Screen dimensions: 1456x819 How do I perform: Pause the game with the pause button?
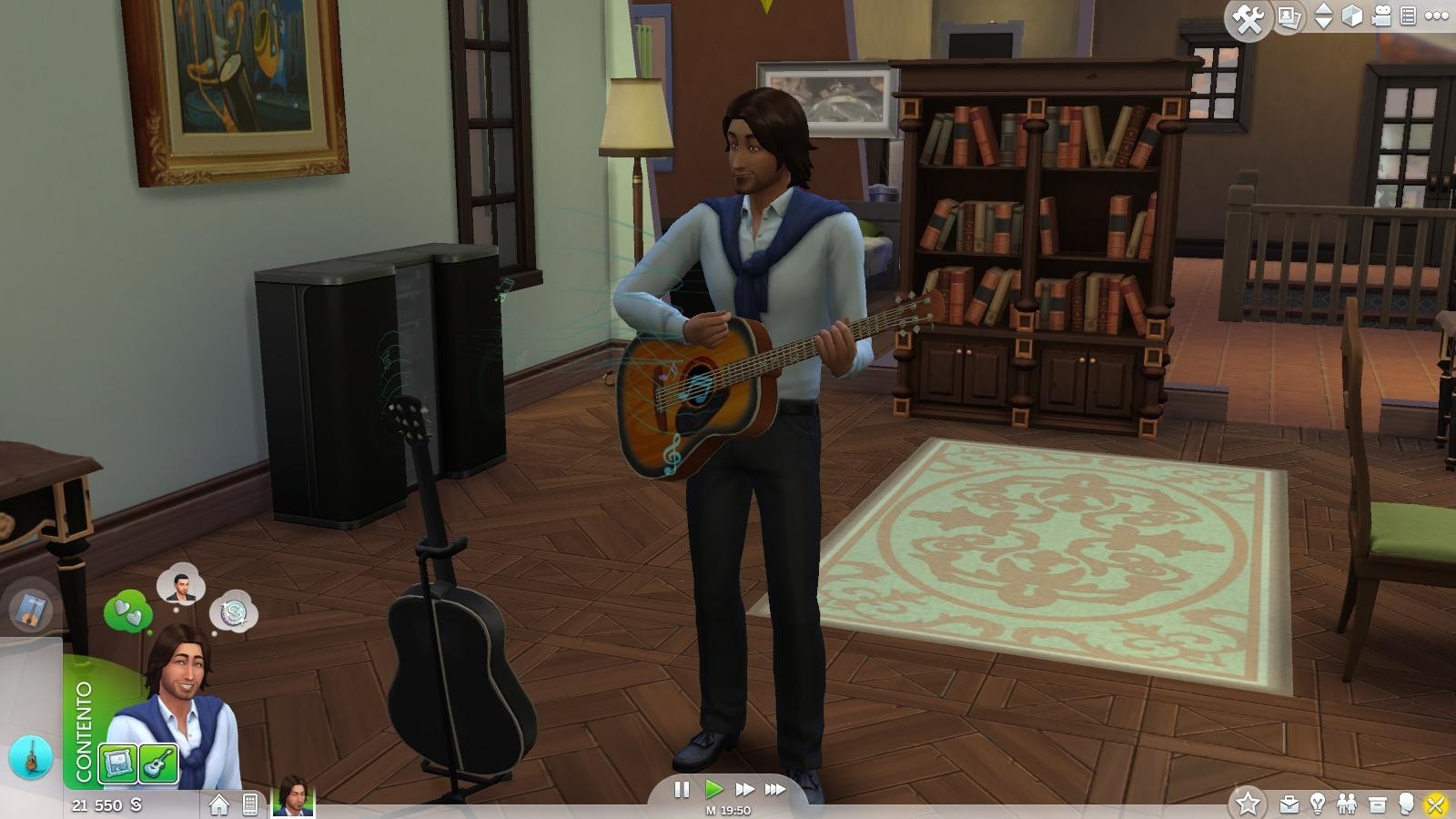click(683, 790)
